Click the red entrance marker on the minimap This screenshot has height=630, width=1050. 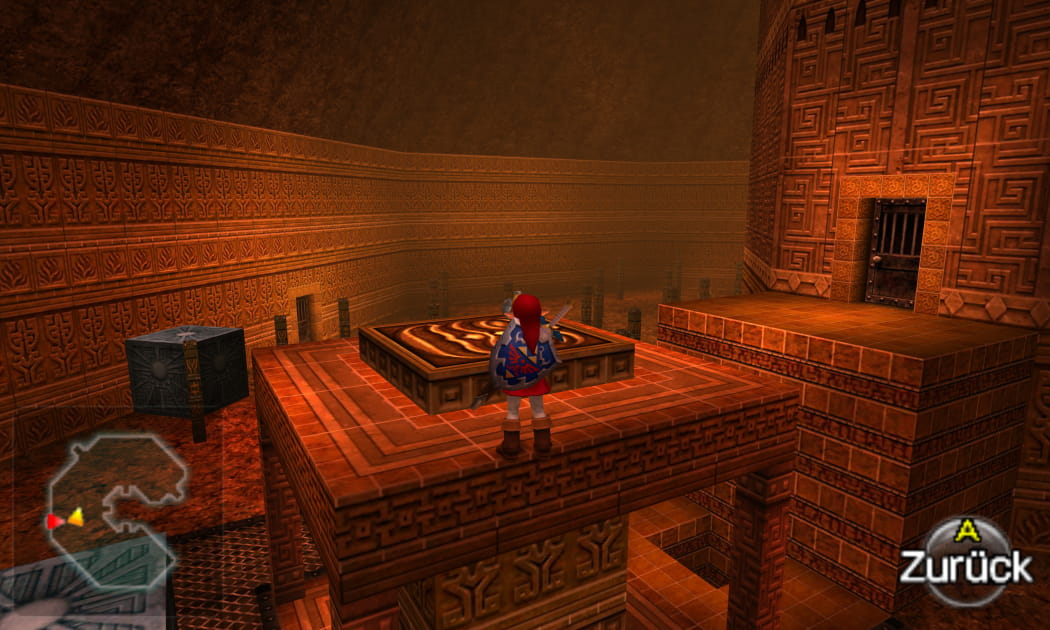[54, 521]
